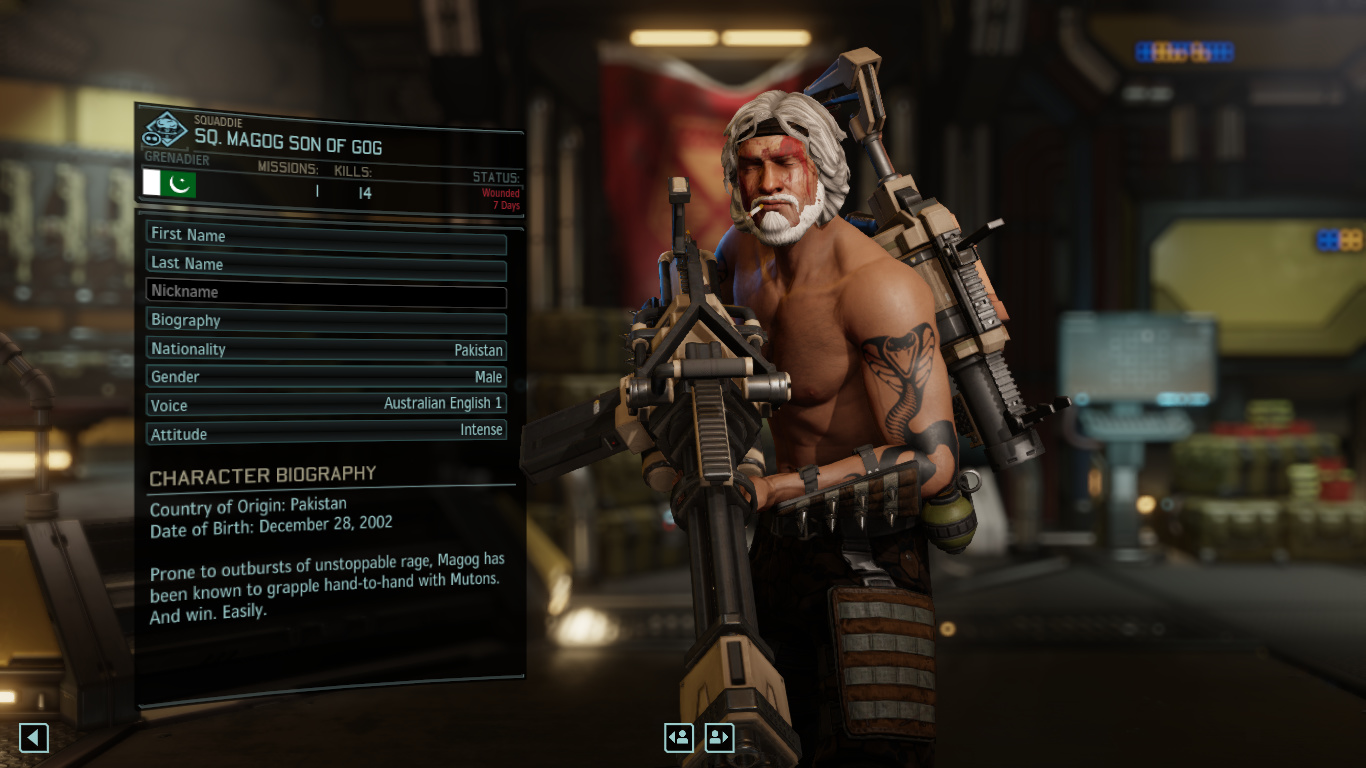
Task: Edit the First Name field
Action: (326, 236)
